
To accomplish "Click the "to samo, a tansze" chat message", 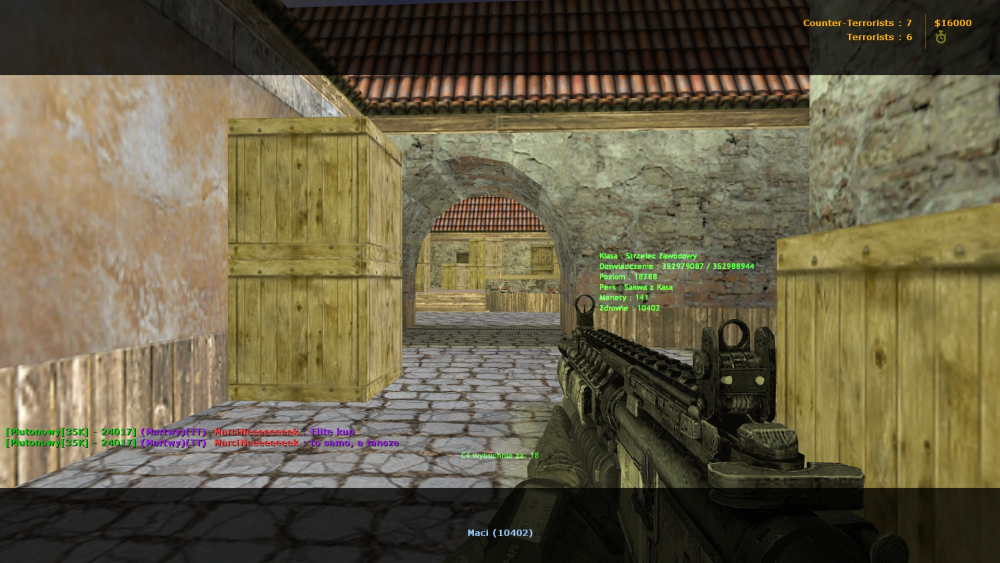I will (355, 442).
